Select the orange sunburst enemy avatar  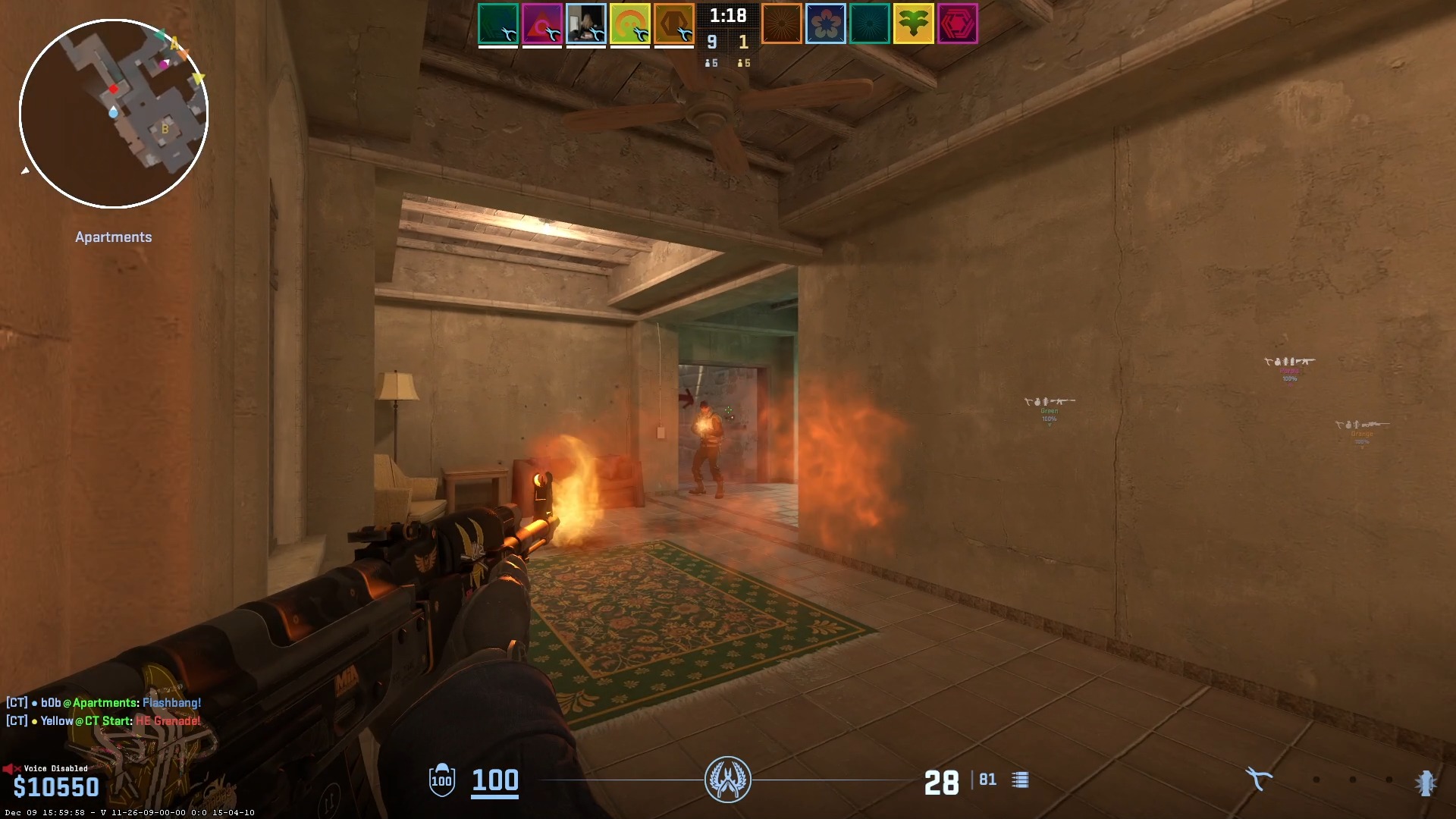tap(781, 24)
